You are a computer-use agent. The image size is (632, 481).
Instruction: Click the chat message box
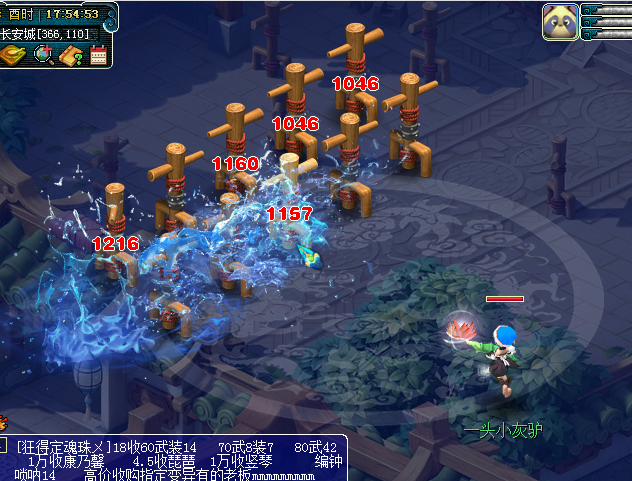[x=180, y=458]
